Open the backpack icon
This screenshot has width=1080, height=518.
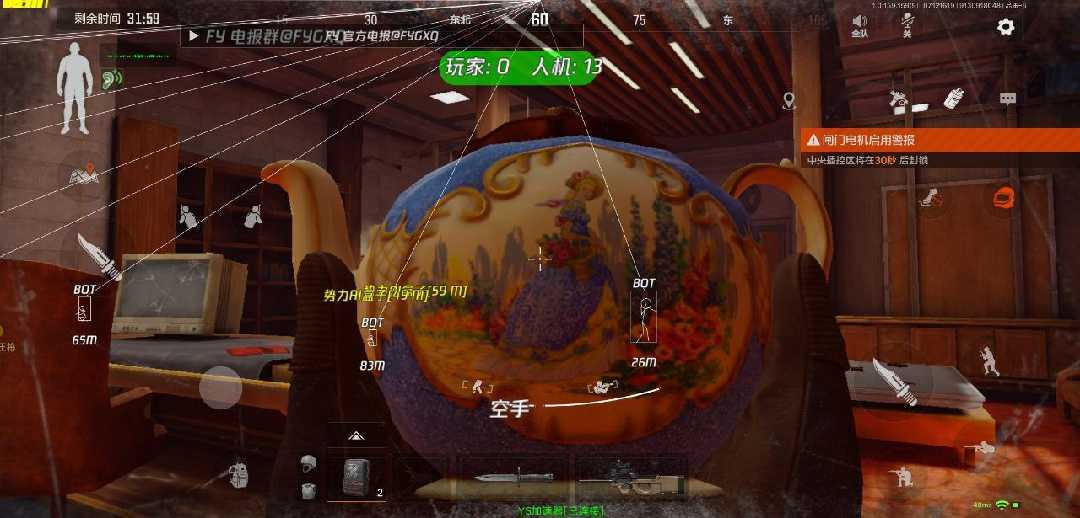[238, 473]
